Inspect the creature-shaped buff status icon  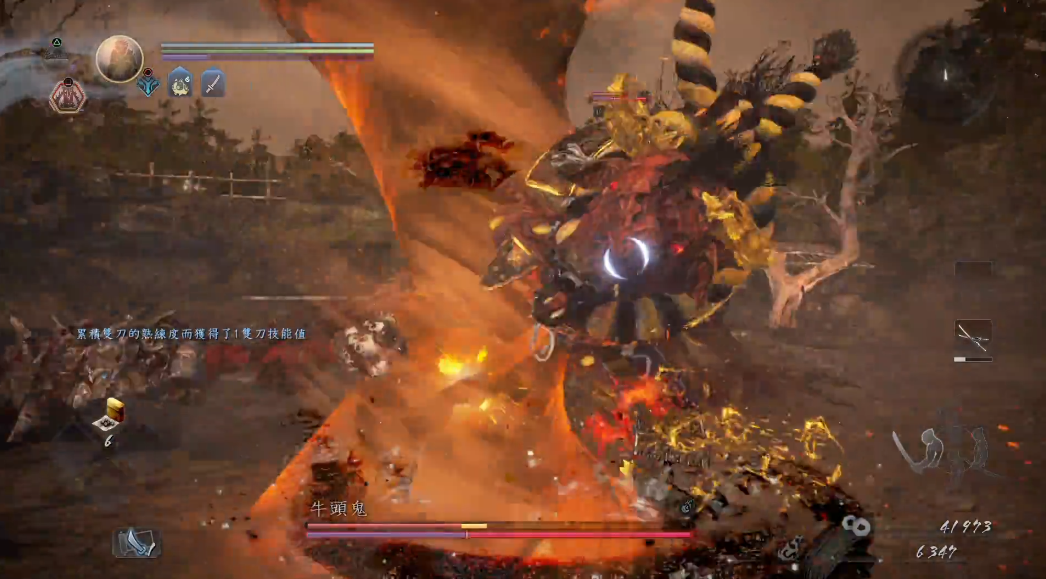[180, 83]
